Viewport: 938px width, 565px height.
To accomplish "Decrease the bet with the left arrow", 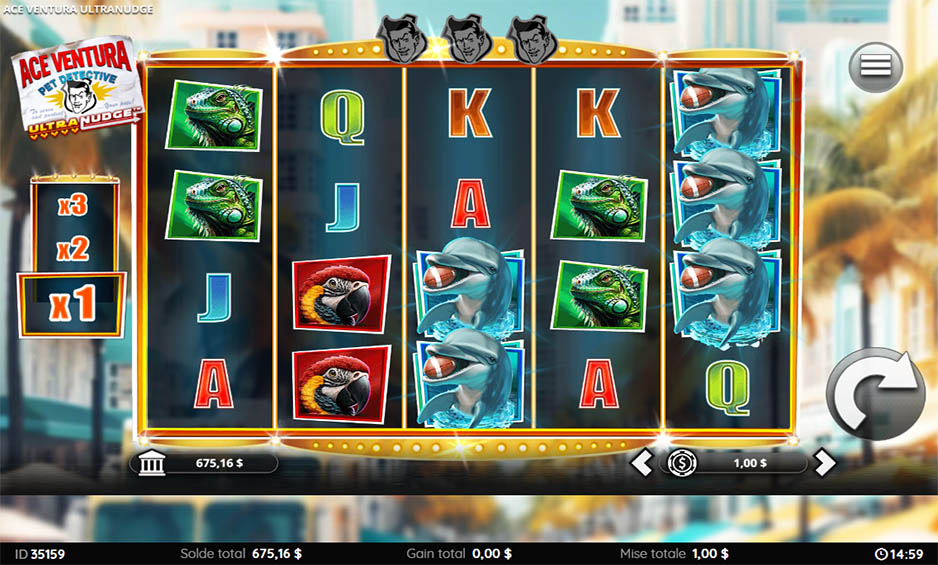I will [x=641, y=463].
